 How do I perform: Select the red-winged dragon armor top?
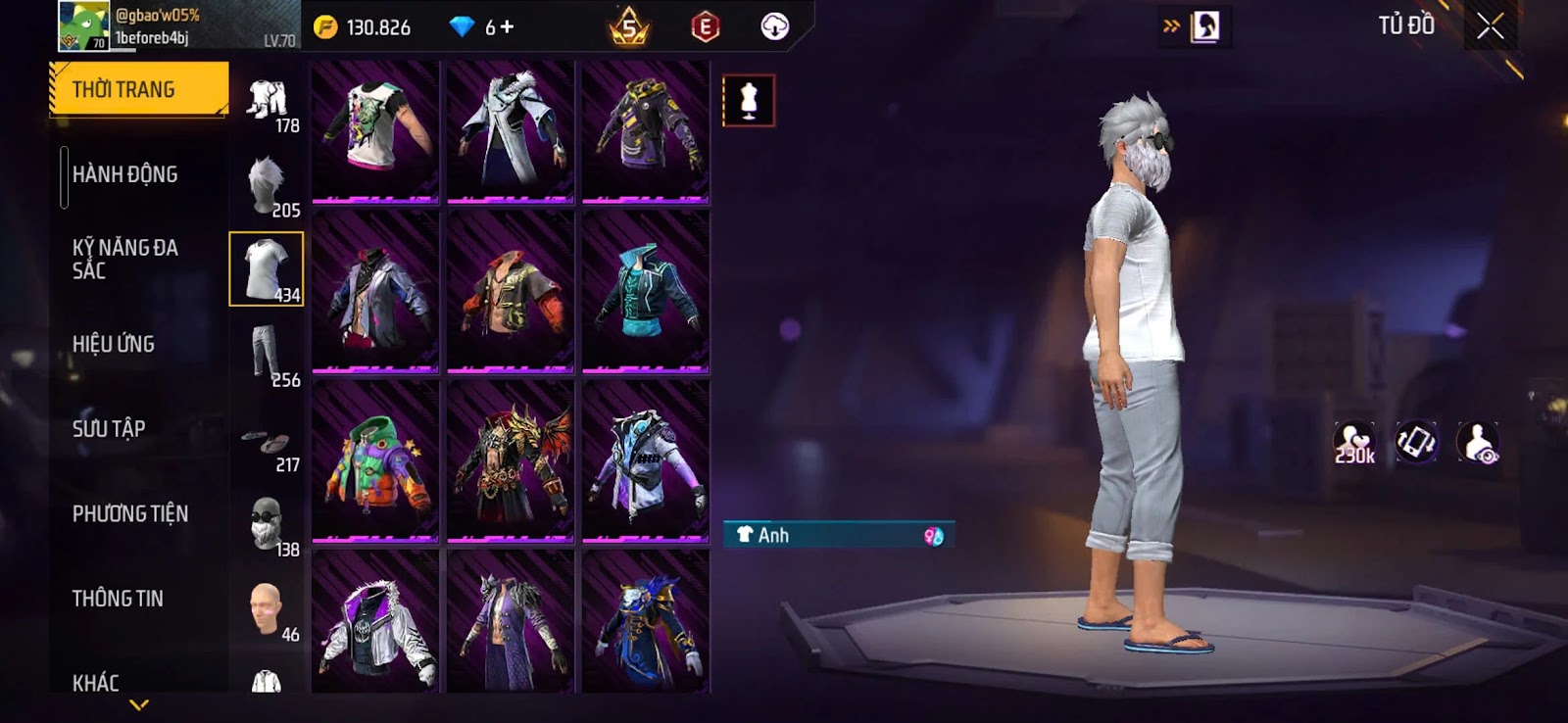click(x=511, y=460)
